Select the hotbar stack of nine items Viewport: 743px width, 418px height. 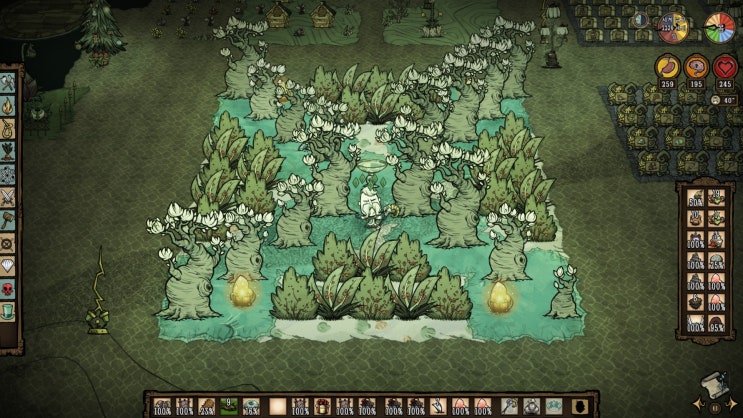(229, 406)
